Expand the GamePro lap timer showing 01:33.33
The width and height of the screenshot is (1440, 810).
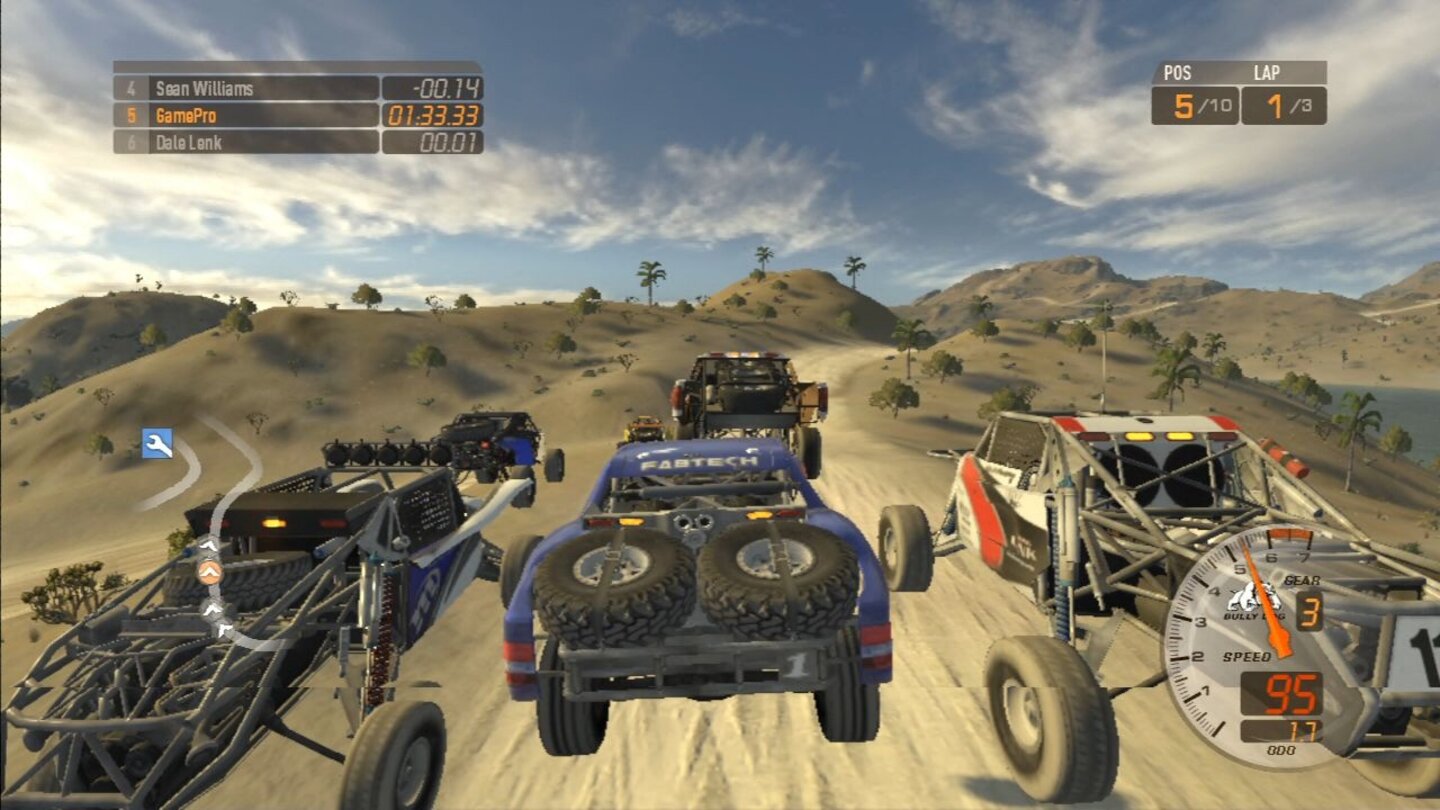pyautogui.click(x=434, y=117)
